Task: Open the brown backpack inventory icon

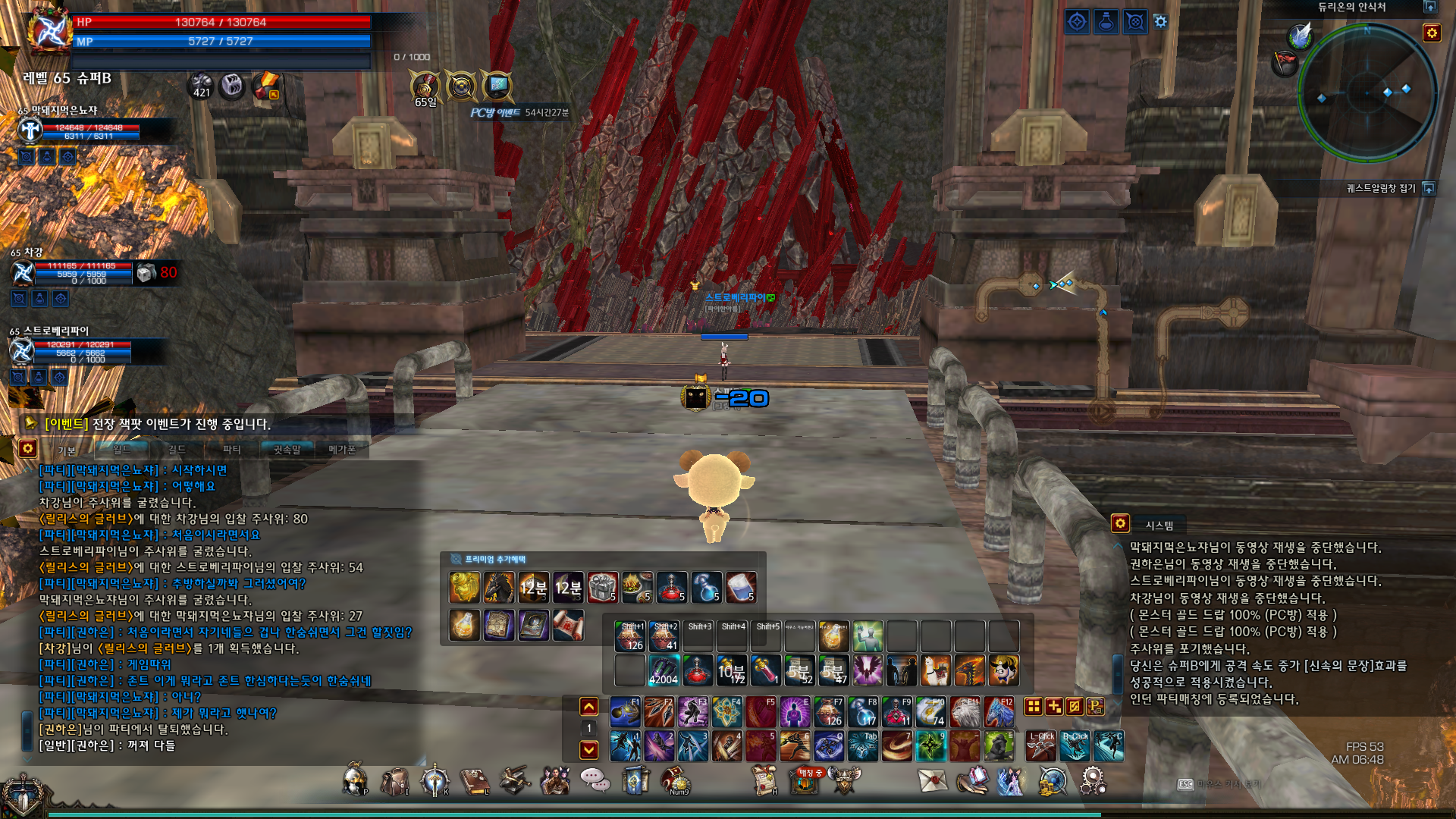Action: pyautogui.click(x=394, y=781)
